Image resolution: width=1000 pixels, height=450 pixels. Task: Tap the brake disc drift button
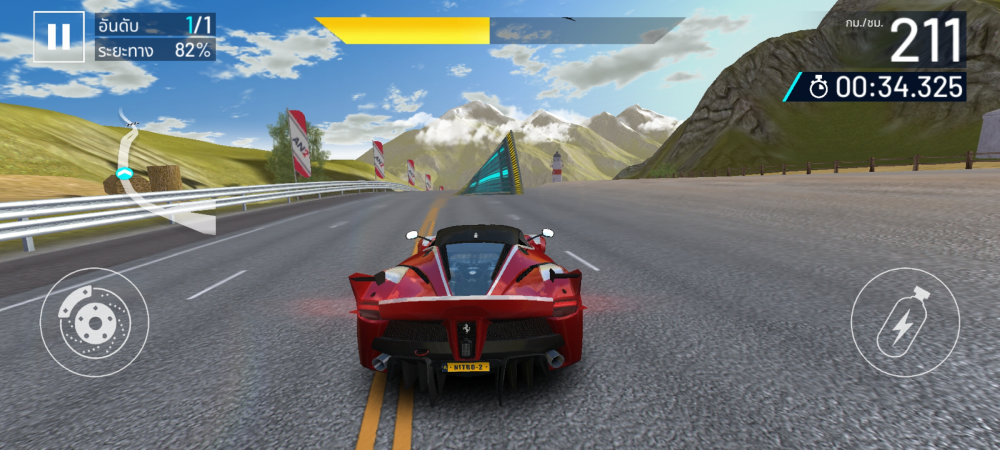pyautogui.click(x=94, y=322)
